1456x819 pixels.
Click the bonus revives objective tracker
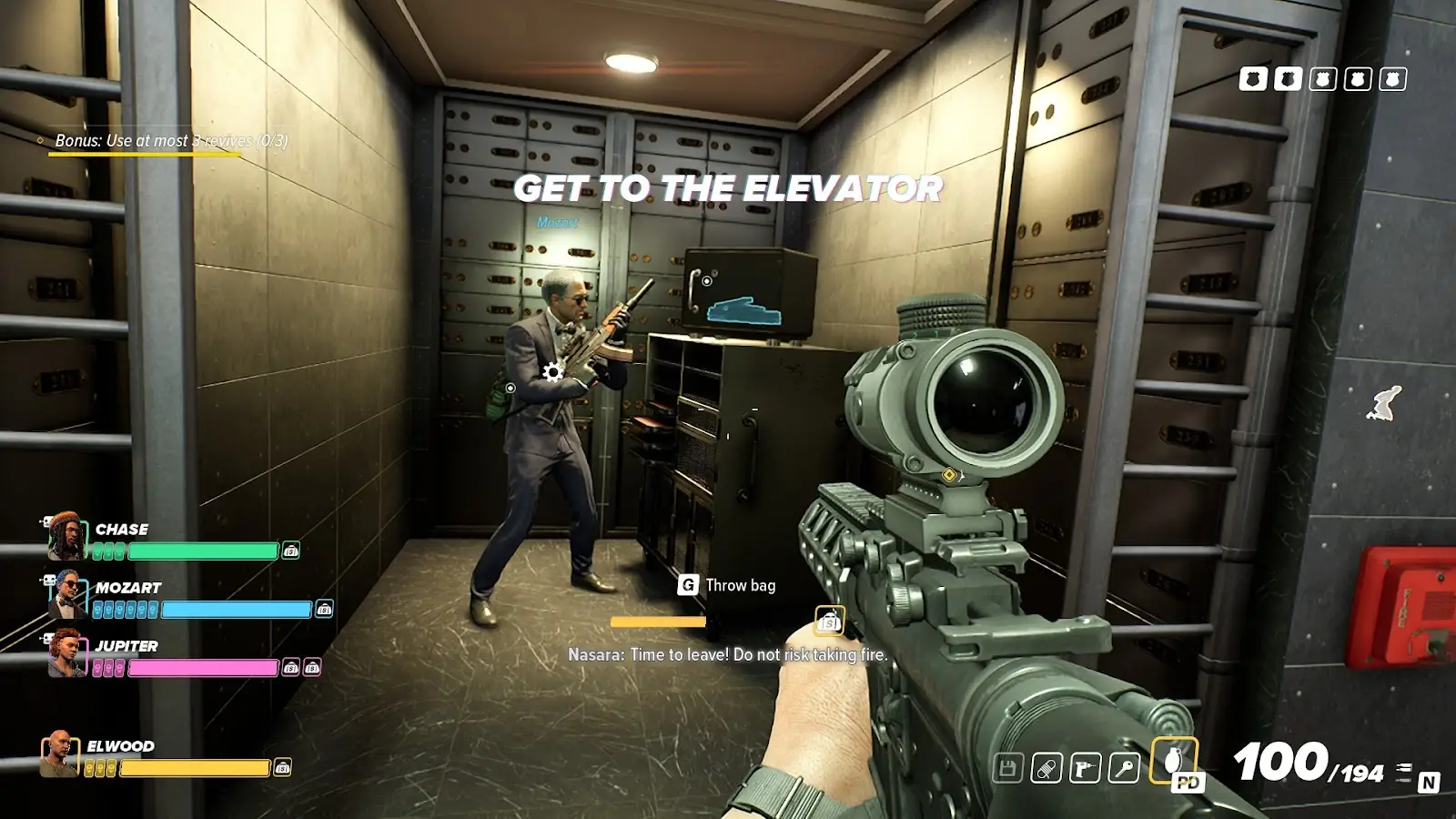[x=170, y=141]
